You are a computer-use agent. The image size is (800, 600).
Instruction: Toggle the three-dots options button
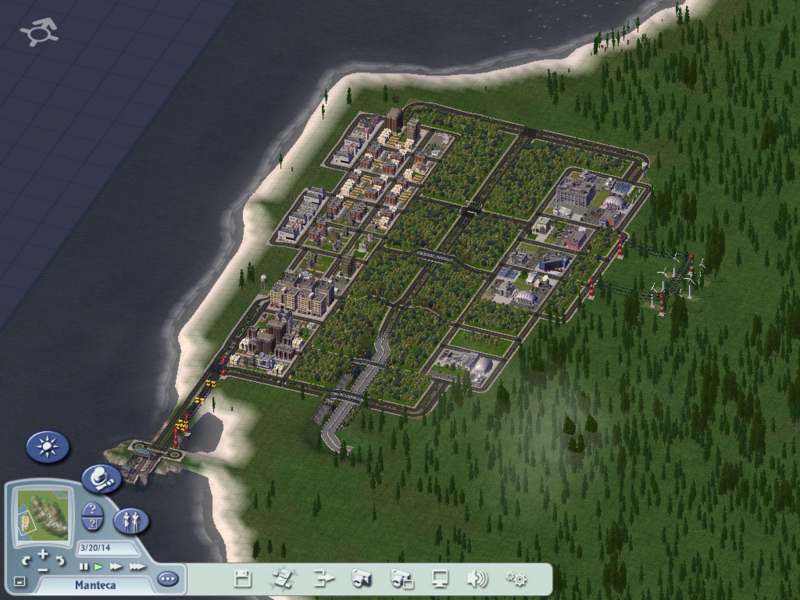pos(167,578)
